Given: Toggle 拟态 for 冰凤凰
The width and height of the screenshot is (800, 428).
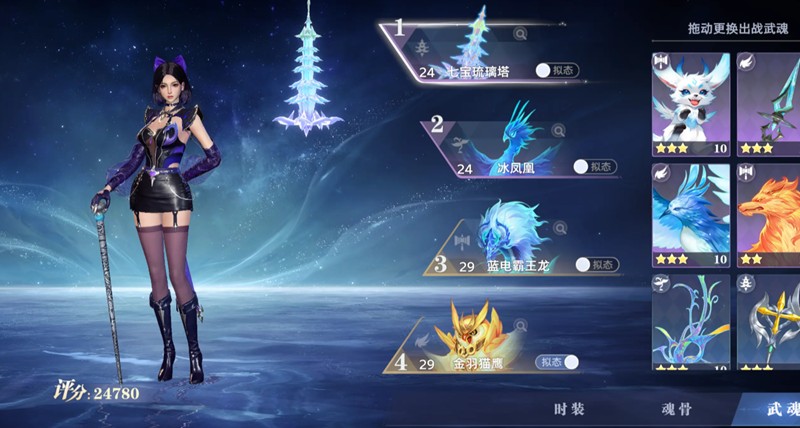Looking at the screenshot, I should coord(595,167).
